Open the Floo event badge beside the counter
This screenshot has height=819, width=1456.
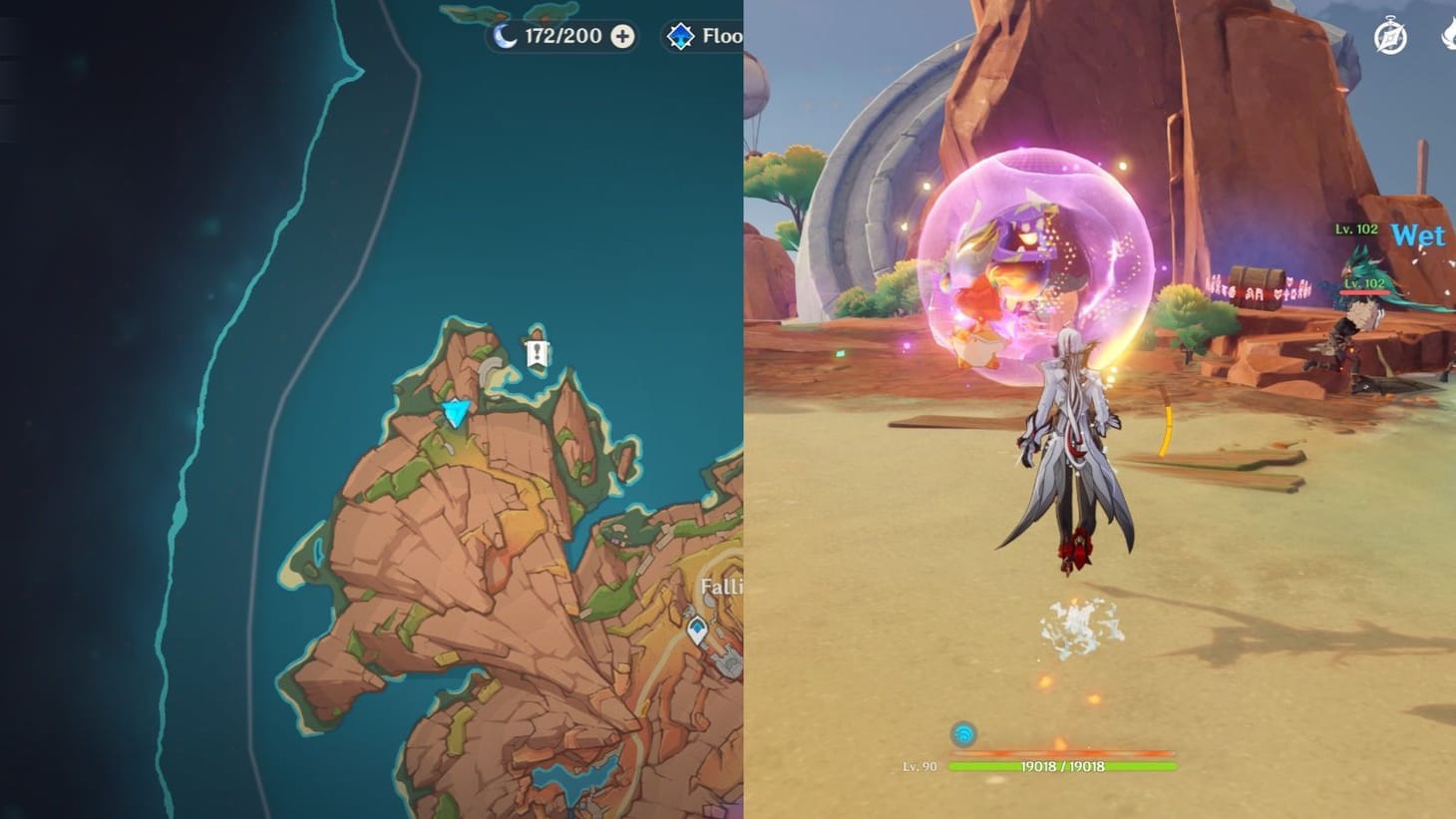[681, 36]
